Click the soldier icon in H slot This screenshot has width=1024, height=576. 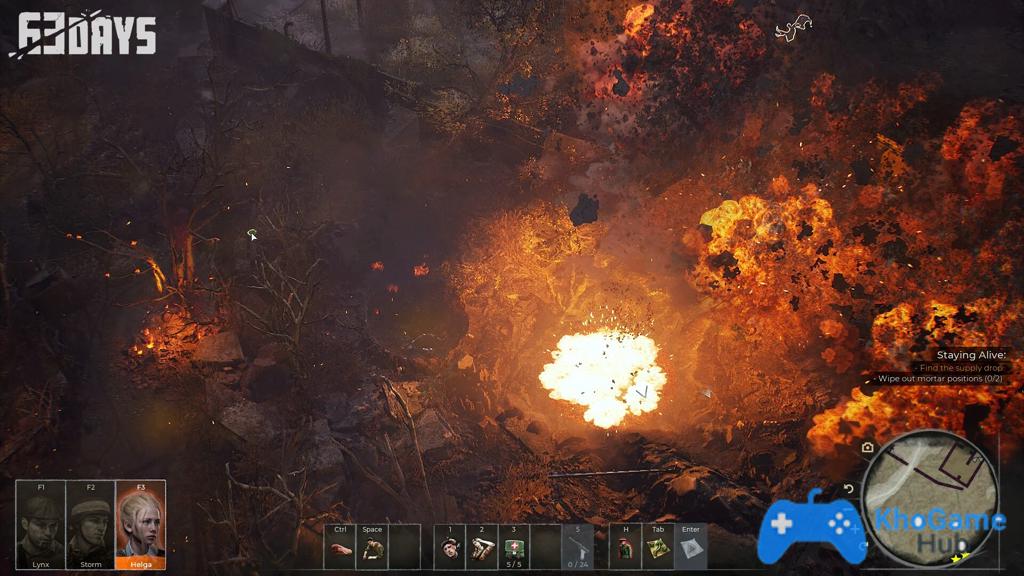coord(625,548)
